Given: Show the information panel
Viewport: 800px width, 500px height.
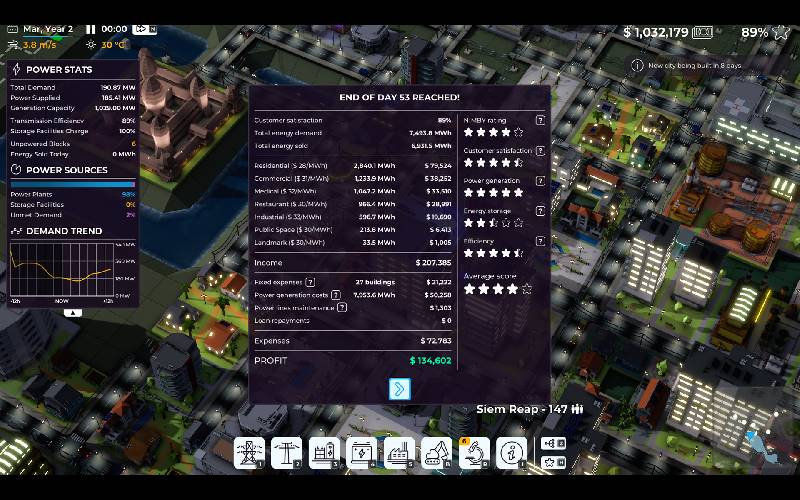Looking at the screenshot, I should (x=511, y=452).
